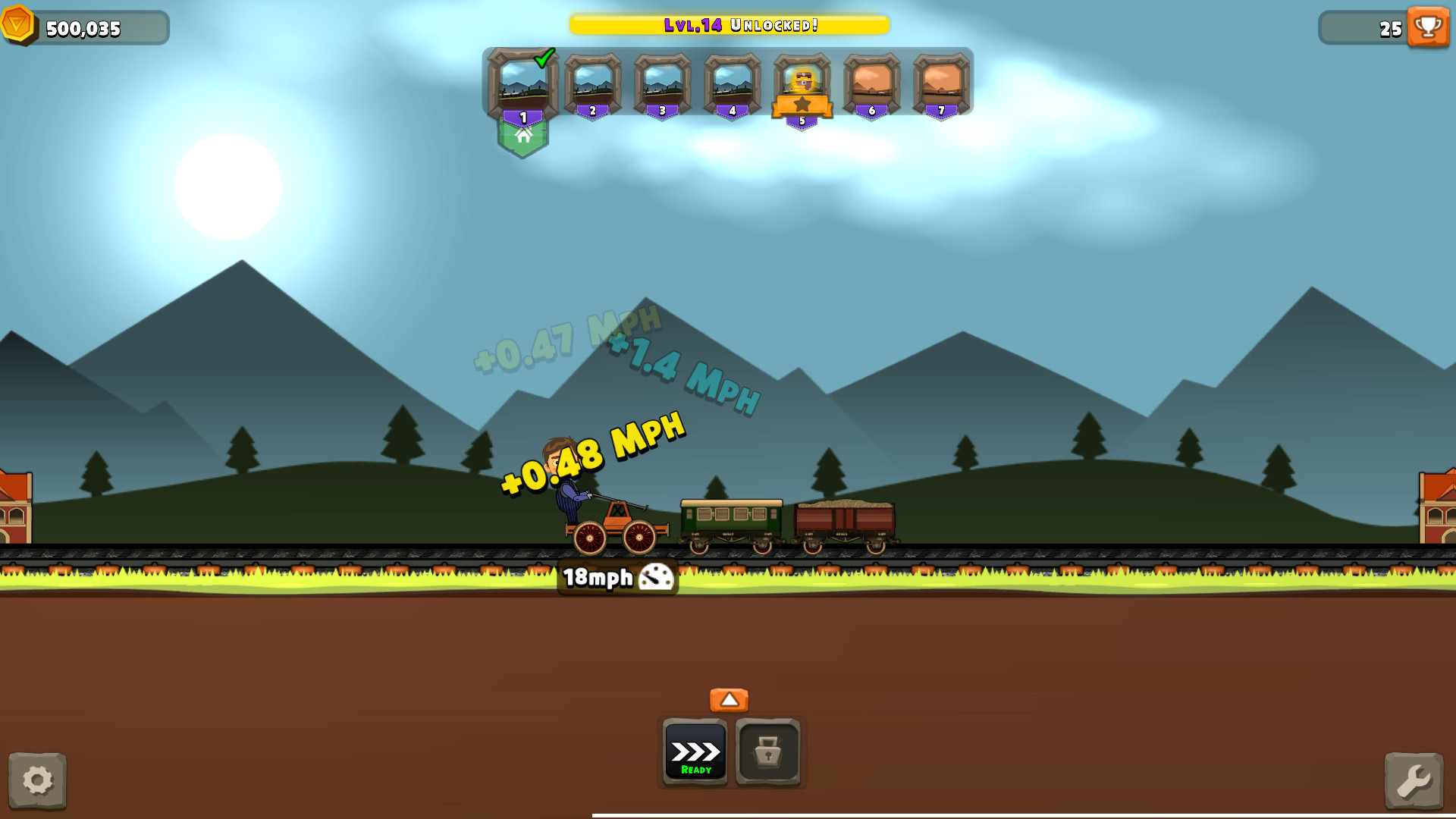This screenshot has height=819, width=1456.
Task: Click the brown cargo wagon
Action: 844,519
